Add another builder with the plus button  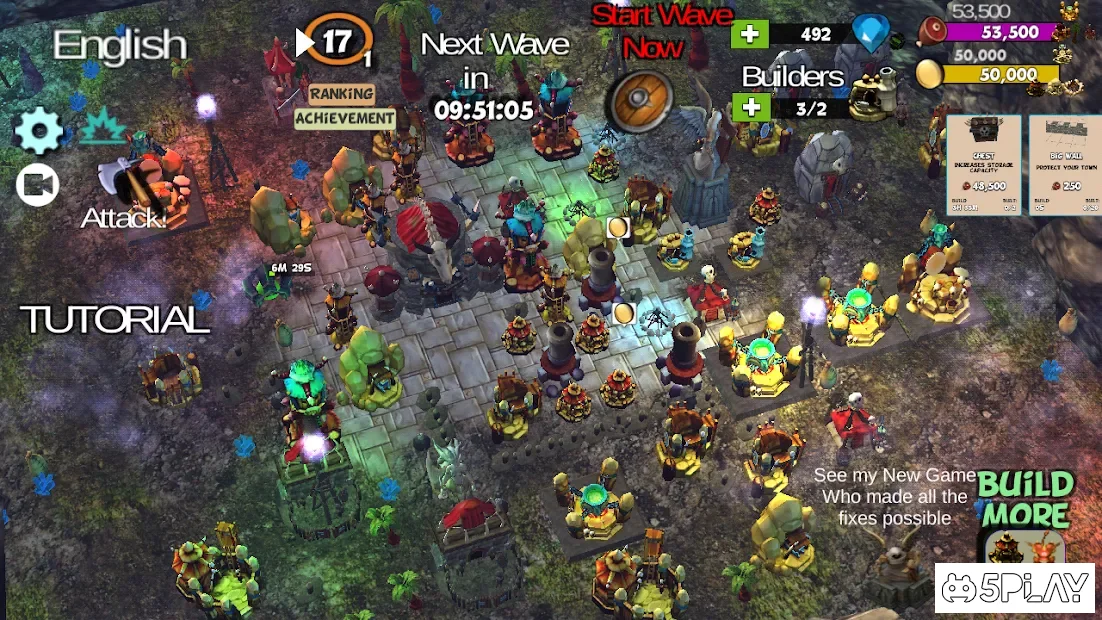point(749,107)
